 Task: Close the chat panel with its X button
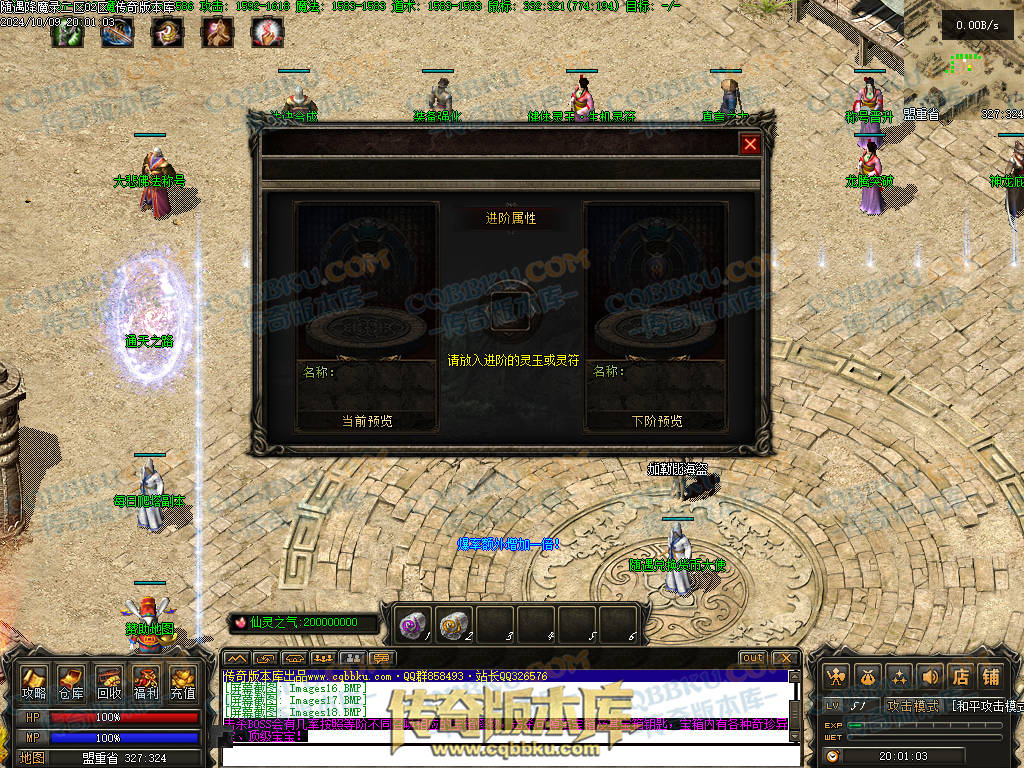[x=785, y=658]
